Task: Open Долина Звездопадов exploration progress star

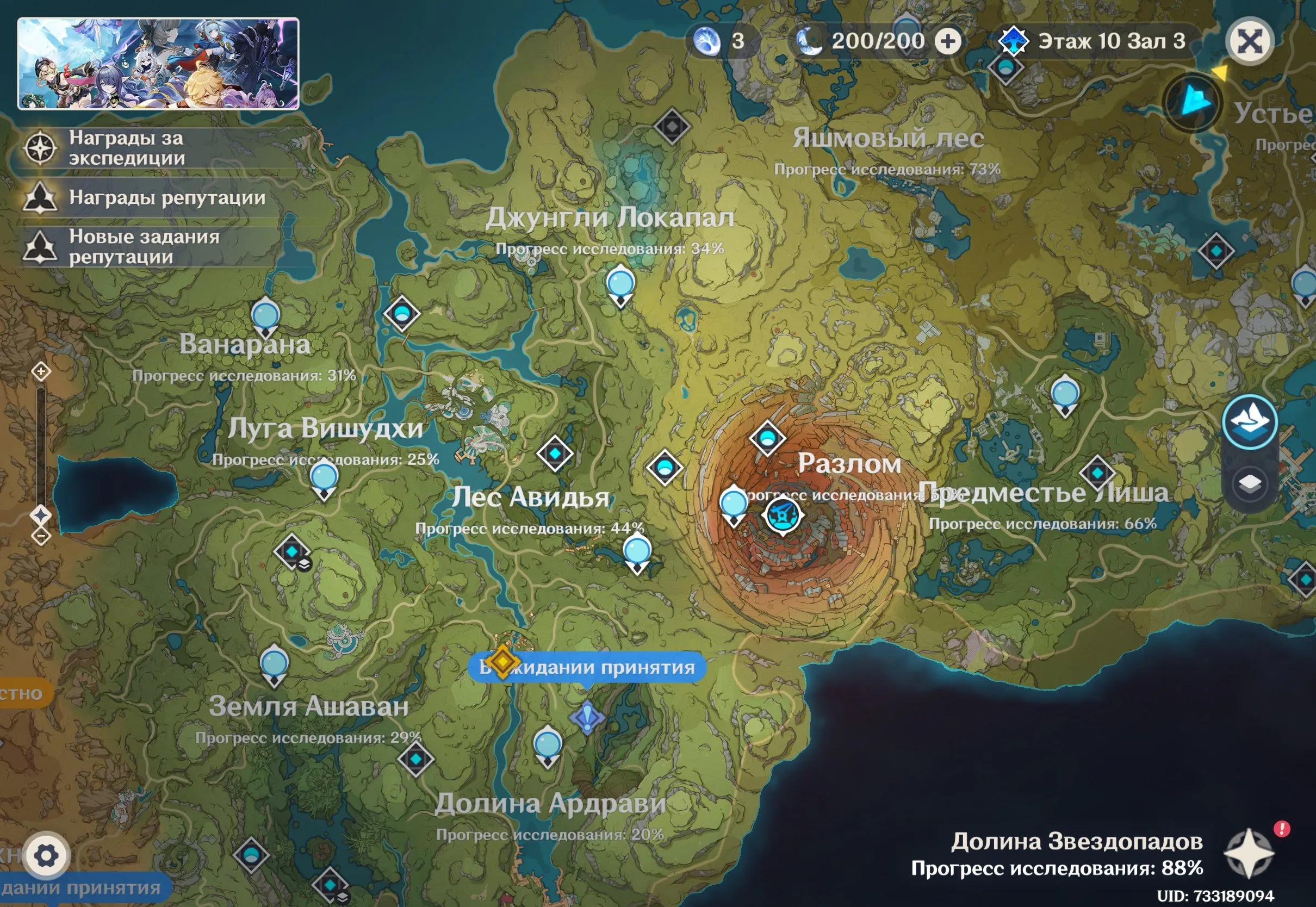Action: (x=1249, y=853)
